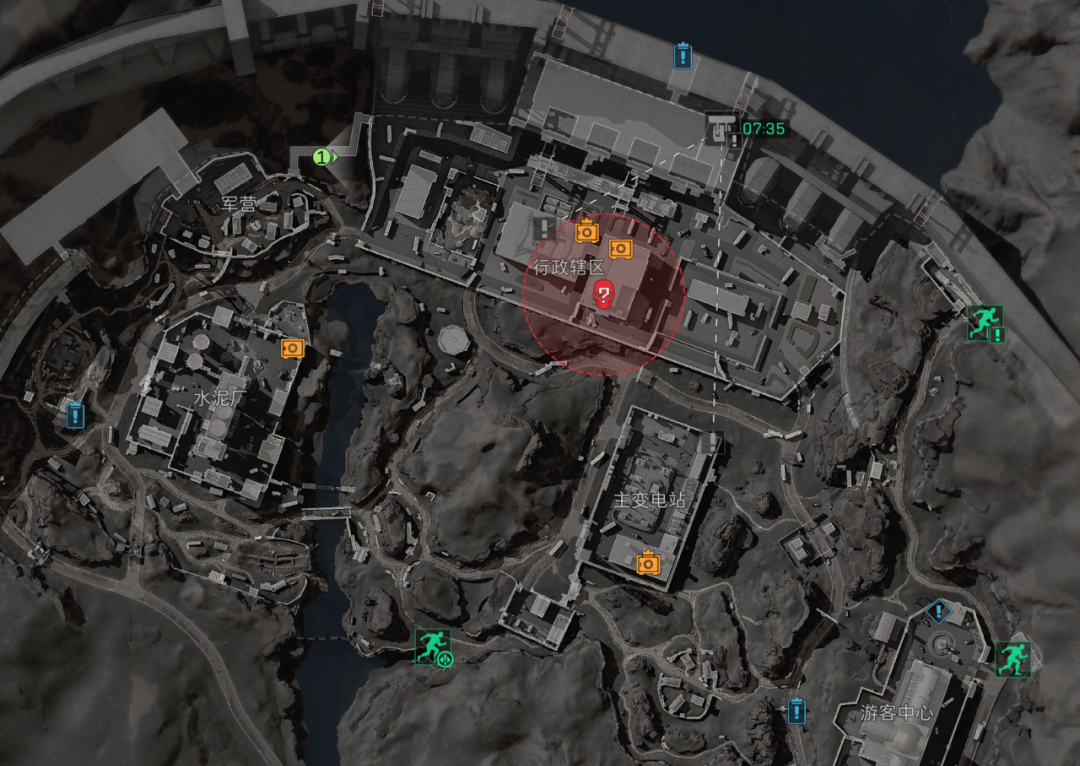This screenshot has width=1080, height=766.
Task: Select the red question-mark mask marker
Action: pyautogui.click(x=604, y=293)
